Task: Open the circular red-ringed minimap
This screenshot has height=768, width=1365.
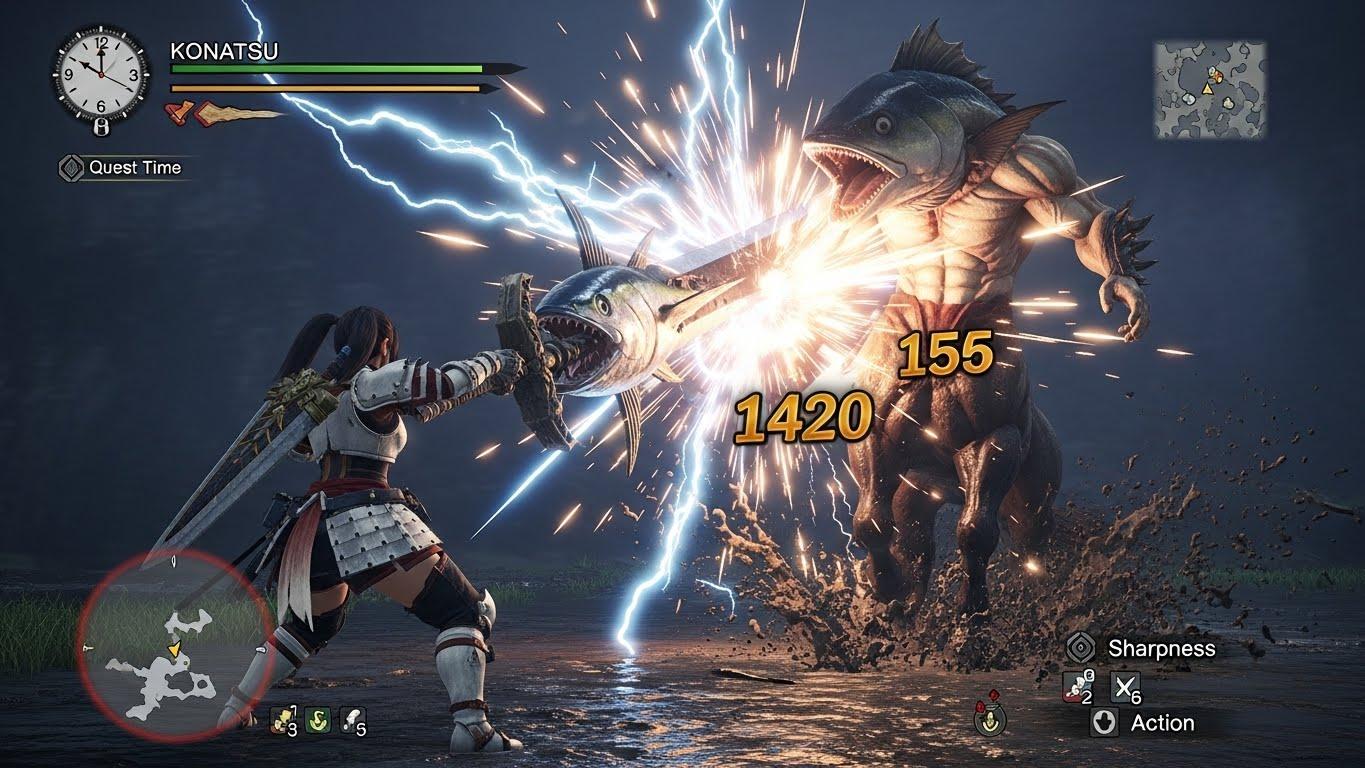Action: click(175, 647)
